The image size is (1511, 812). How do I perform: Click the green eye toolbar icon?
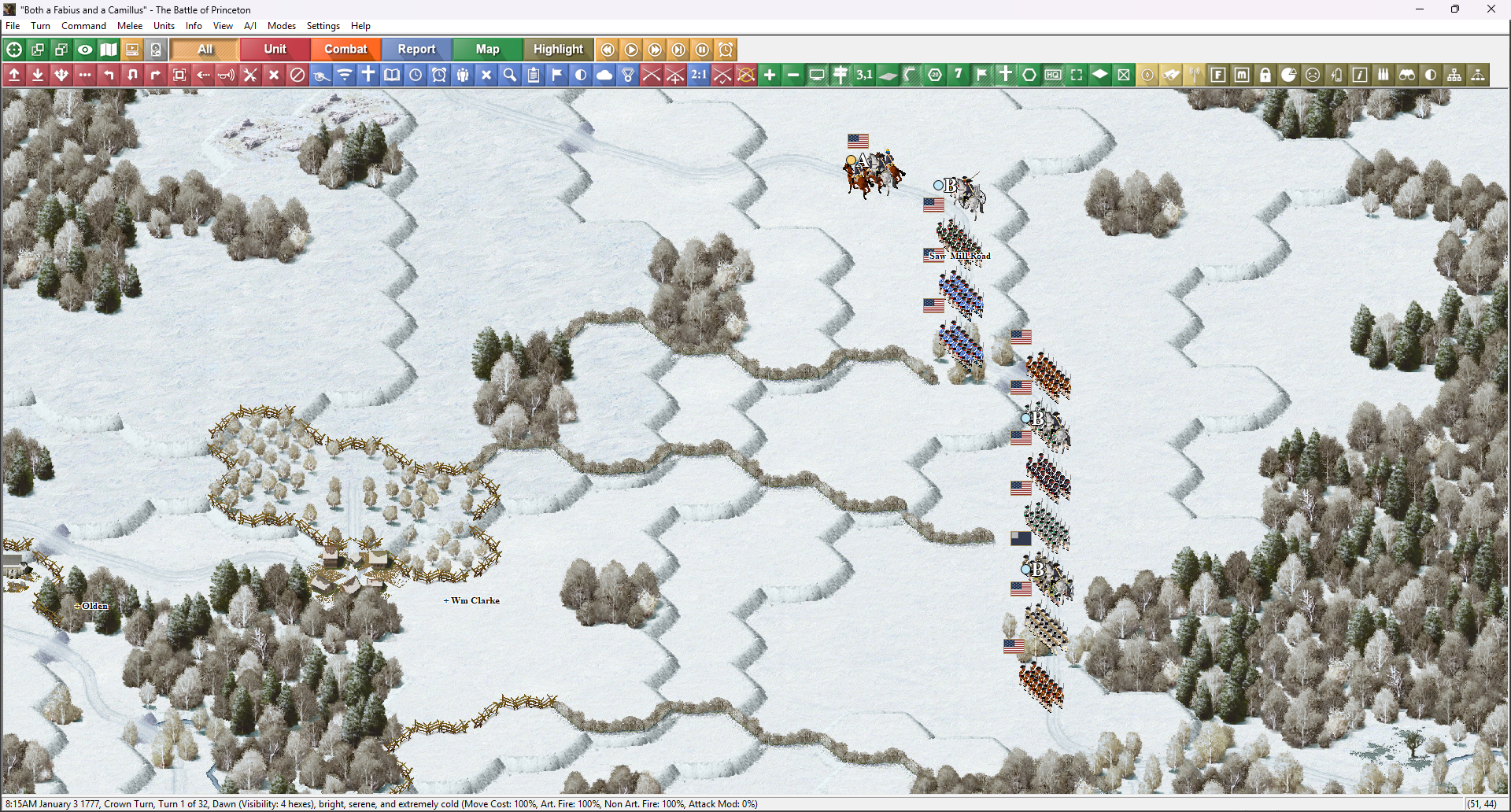tap(85, 50)
